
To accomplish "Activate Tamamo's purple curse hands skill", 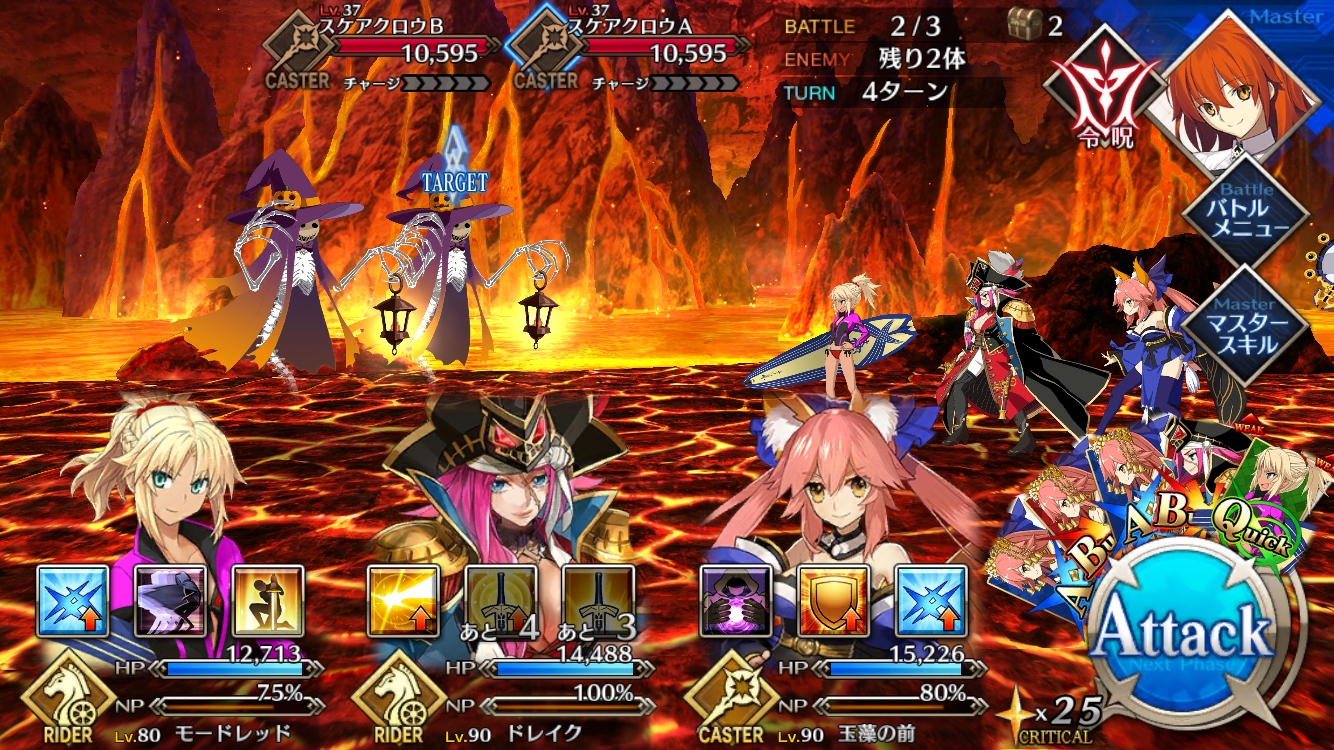I will 735,601.
